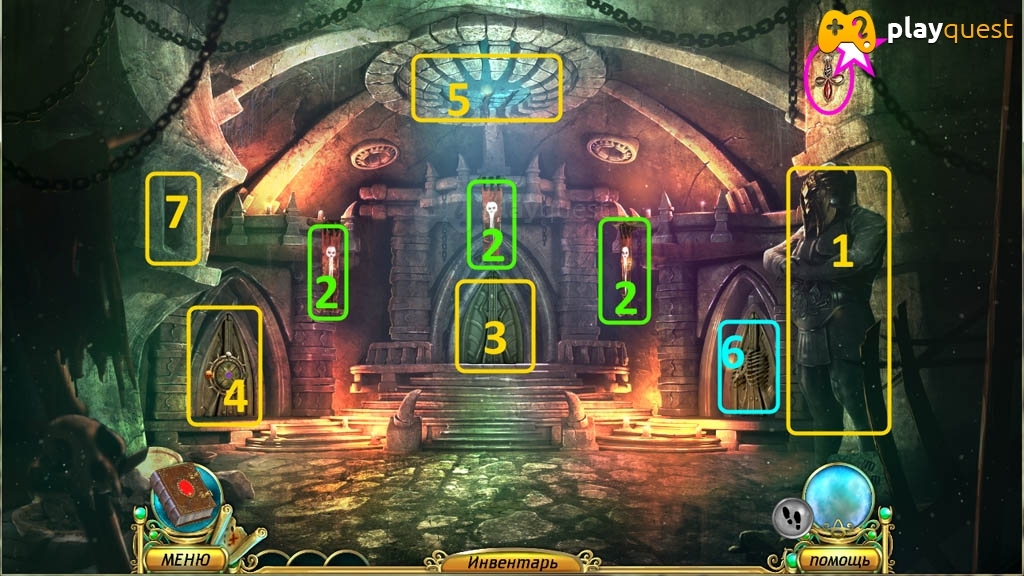This screenshot has width=1024, height=576.
Task: Activate the blue crystal ball hint
Action: (839, 498)
